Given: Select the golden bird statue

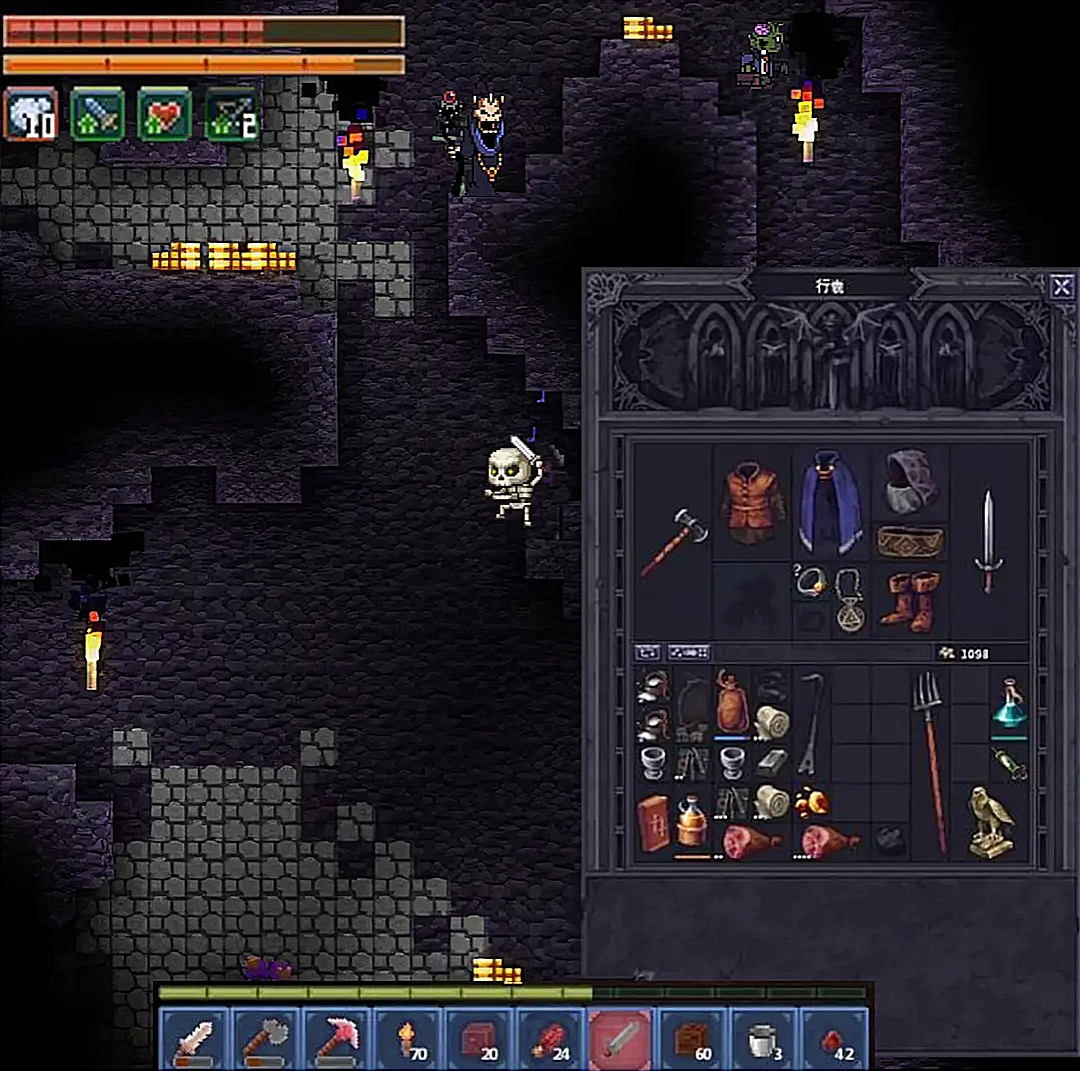Looking at the screenshot, I should click(989, 820).
